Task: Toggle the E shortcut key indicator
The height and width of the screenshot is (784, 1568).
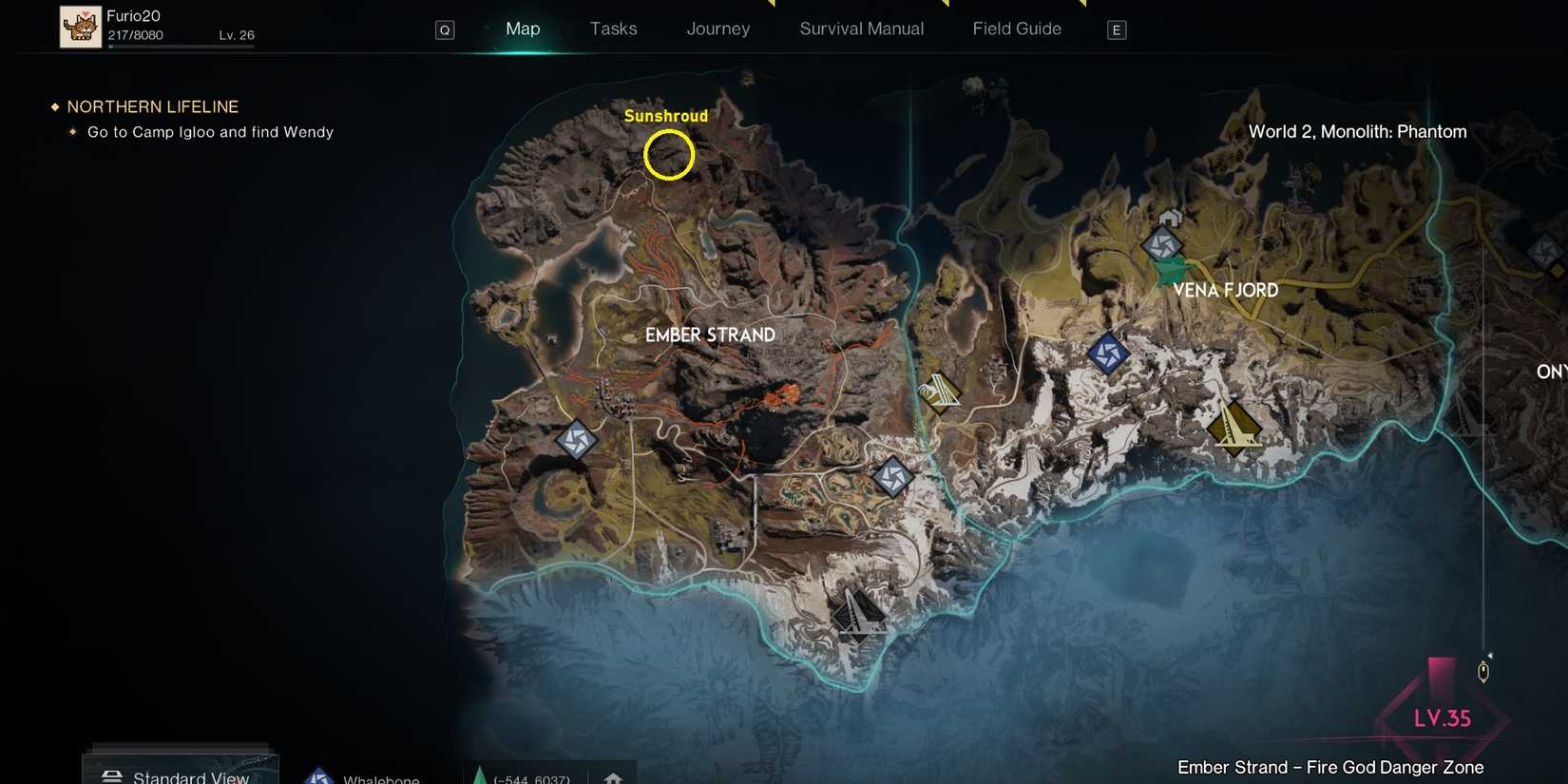Action: pos(1117,29)
